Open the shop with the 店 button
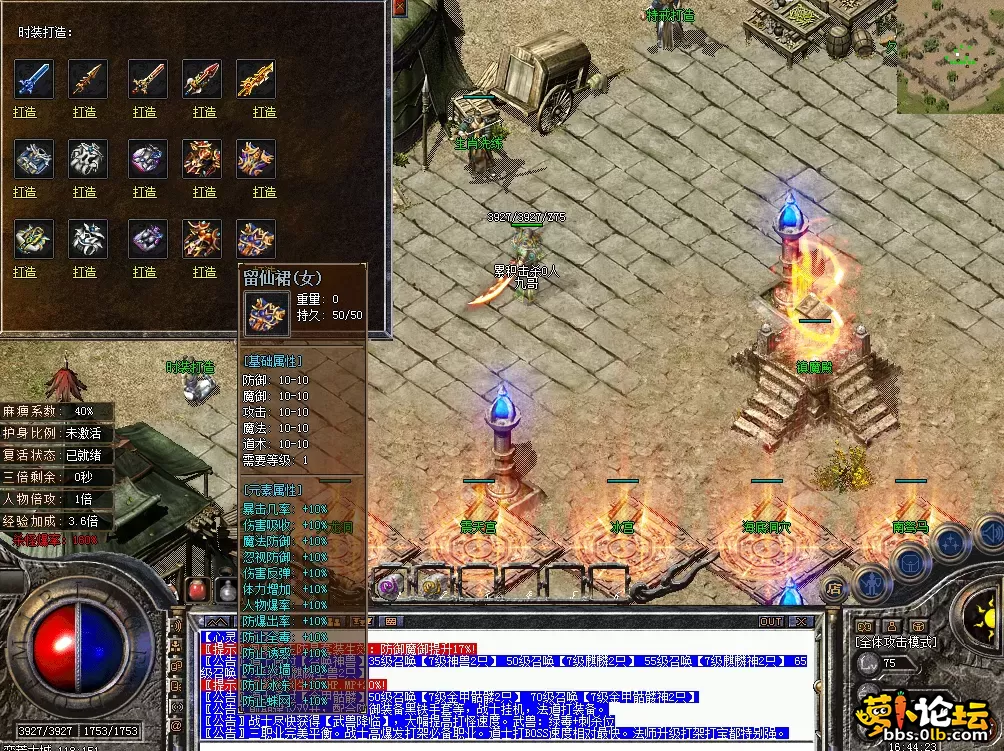This screenshot has width=1004, height=751. point(833,589)
